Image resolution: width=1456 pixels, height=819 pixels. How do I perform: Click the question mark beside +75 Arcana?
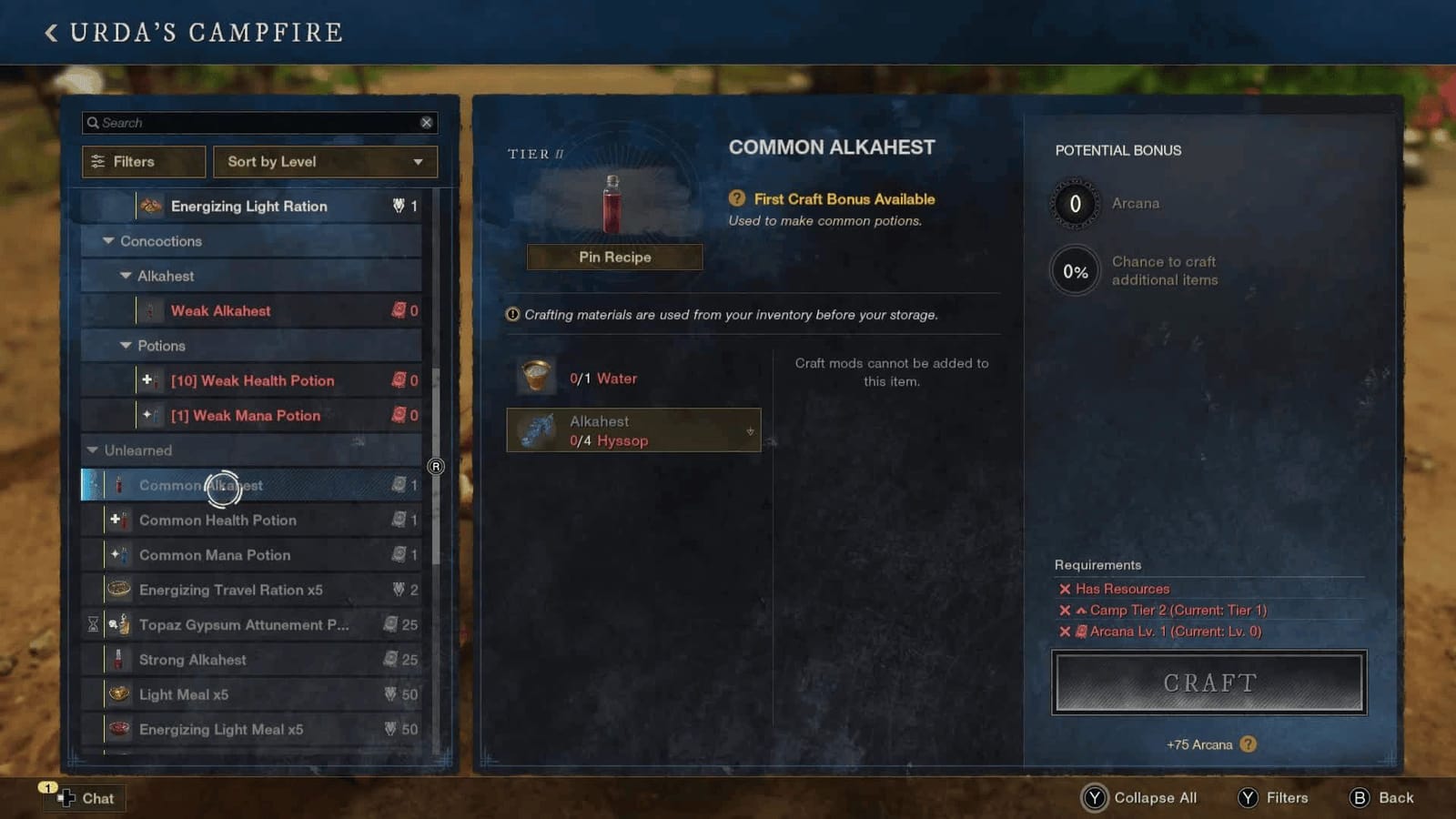click(1248, 744)
